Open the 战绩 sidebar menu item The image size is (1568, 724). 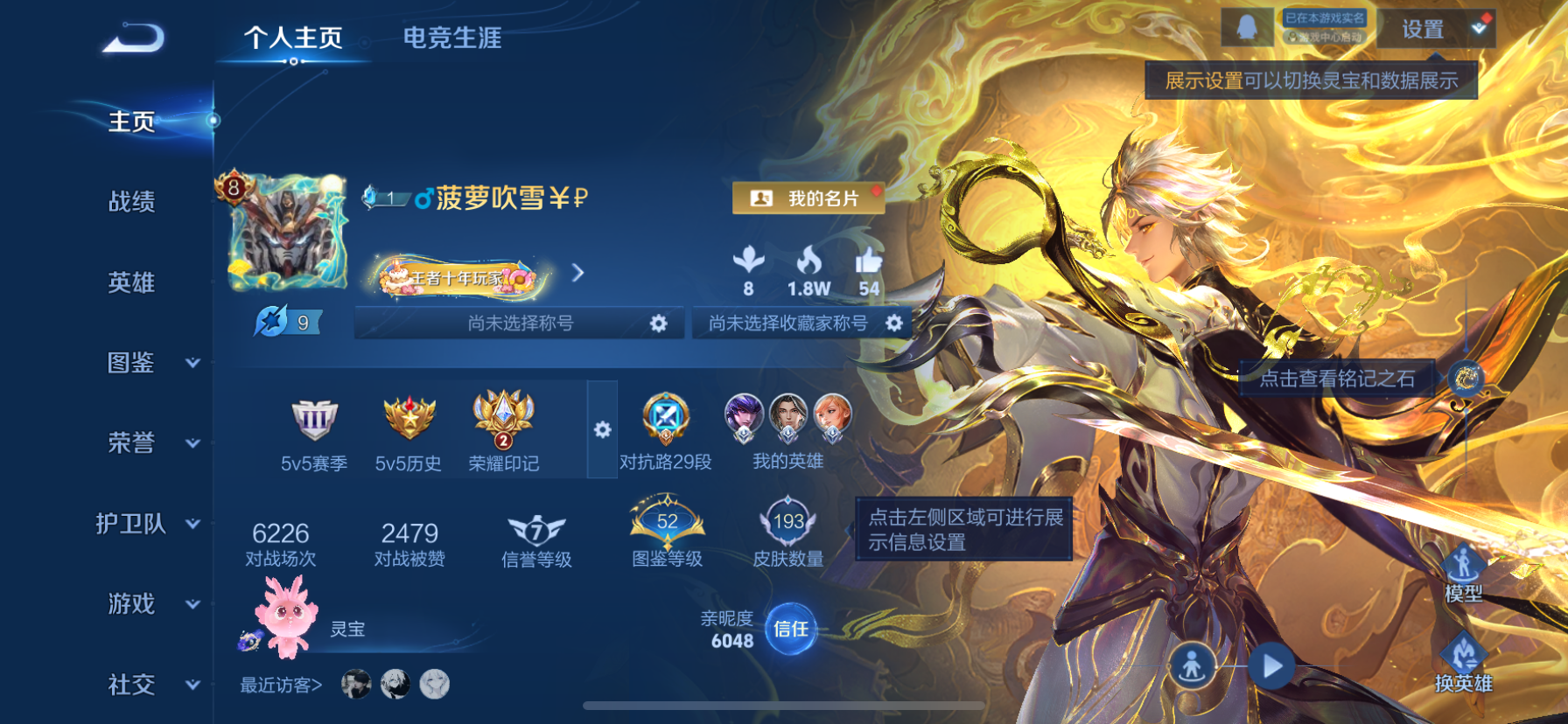(x=131, y=202)
